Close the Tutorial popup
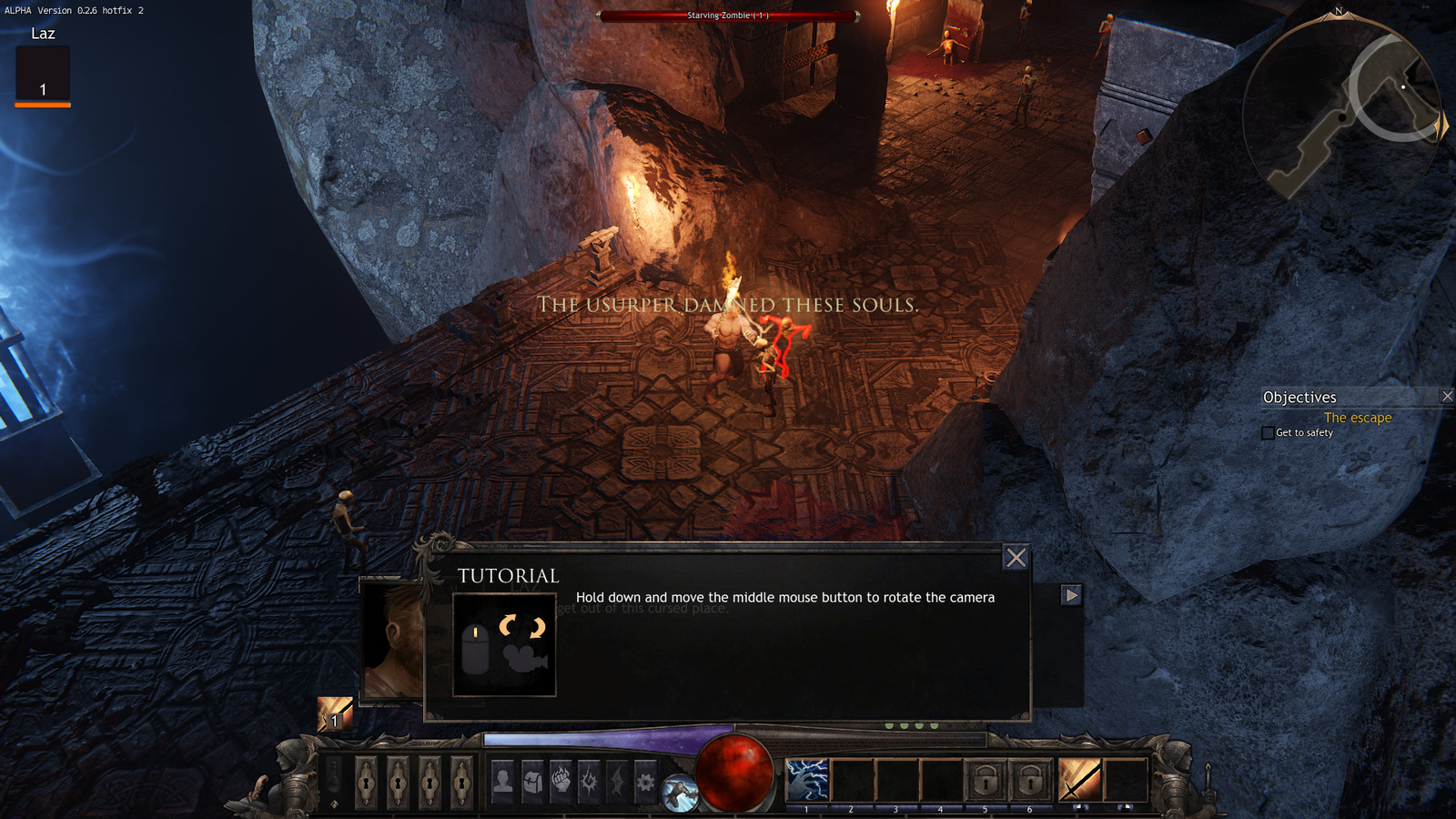Screen dimensions: 1456x819 (x=1016, y=558)
